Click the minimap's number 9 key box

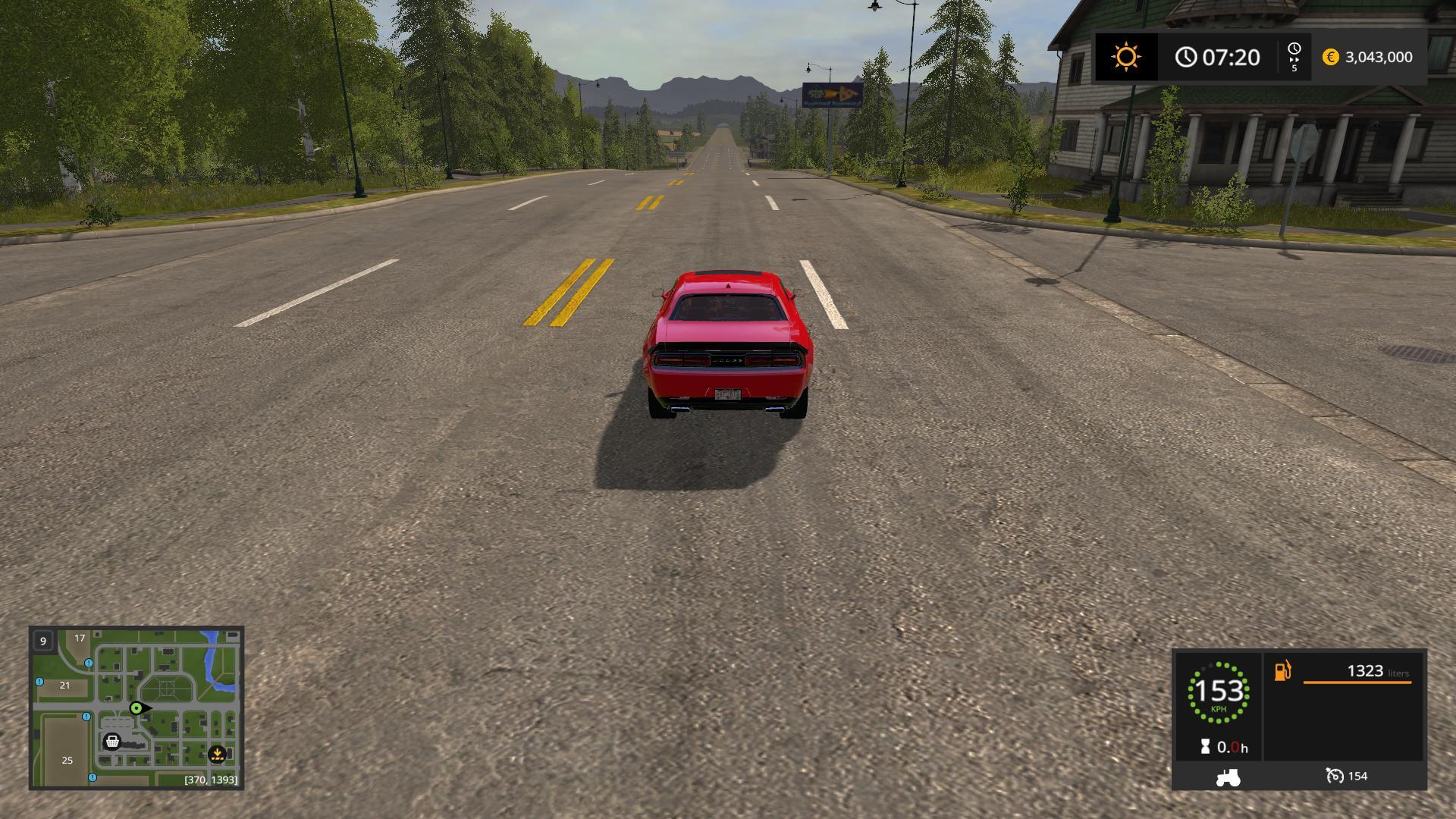(x=43, y=641)
